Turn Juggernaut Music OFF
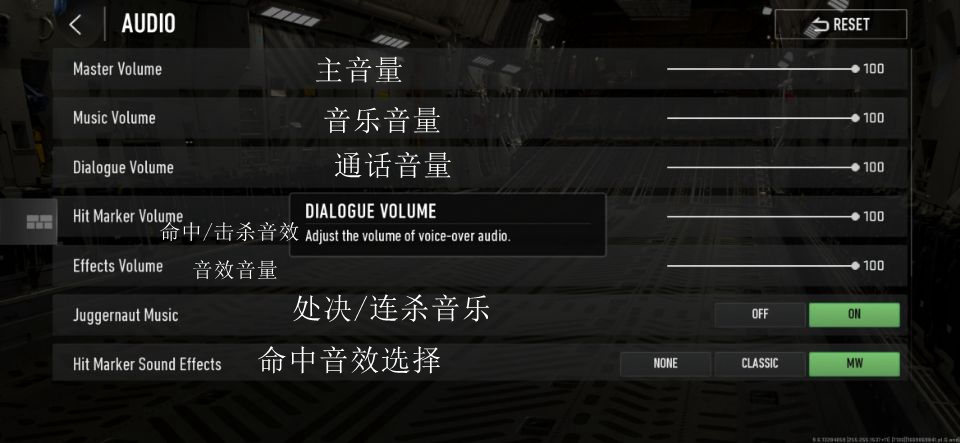This screenshot has height=443, width=960. pos(759,314)
